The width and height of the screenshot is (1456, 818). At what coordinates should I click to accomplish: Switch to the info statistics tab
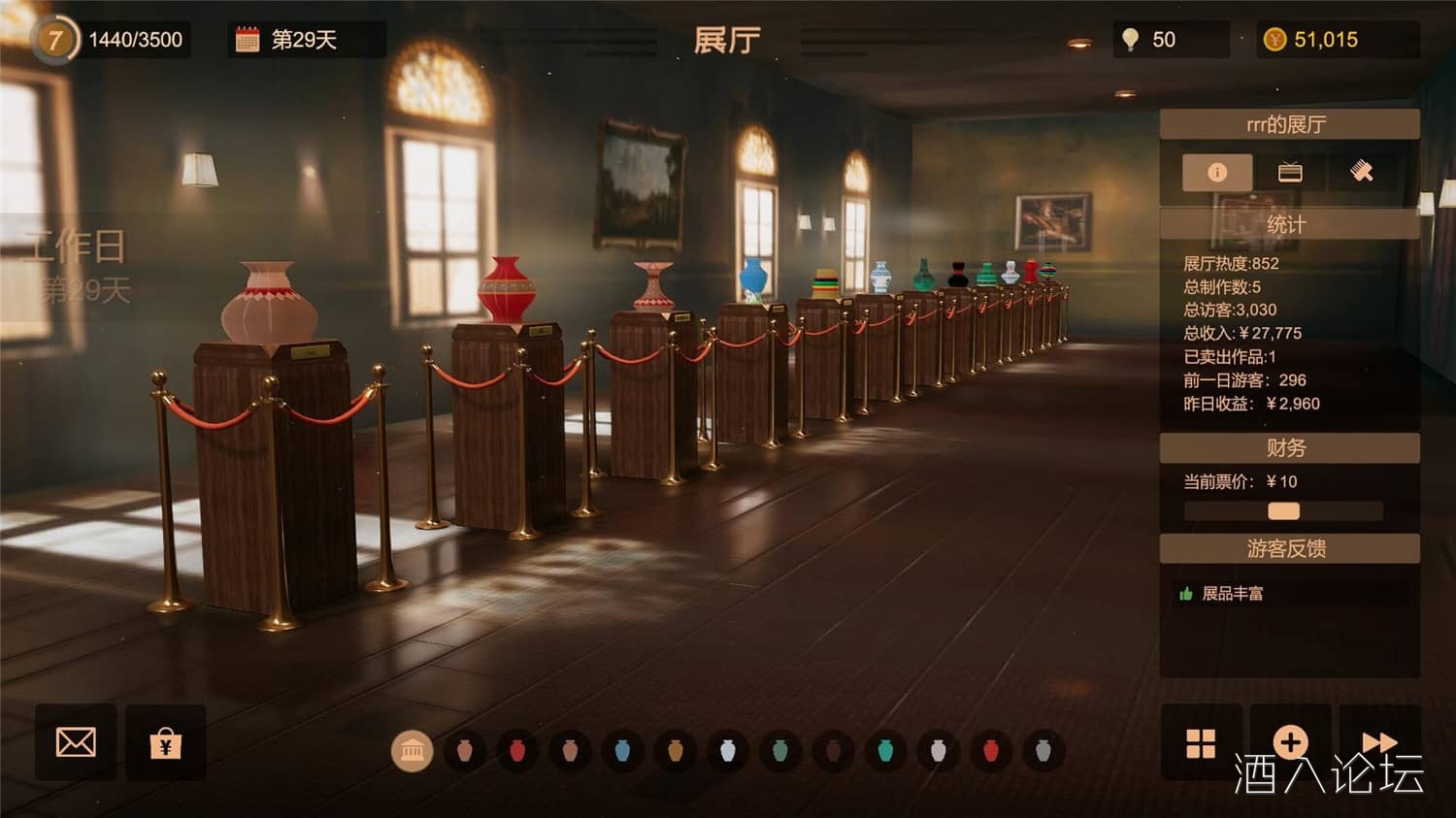click(x=1216, y=173)
